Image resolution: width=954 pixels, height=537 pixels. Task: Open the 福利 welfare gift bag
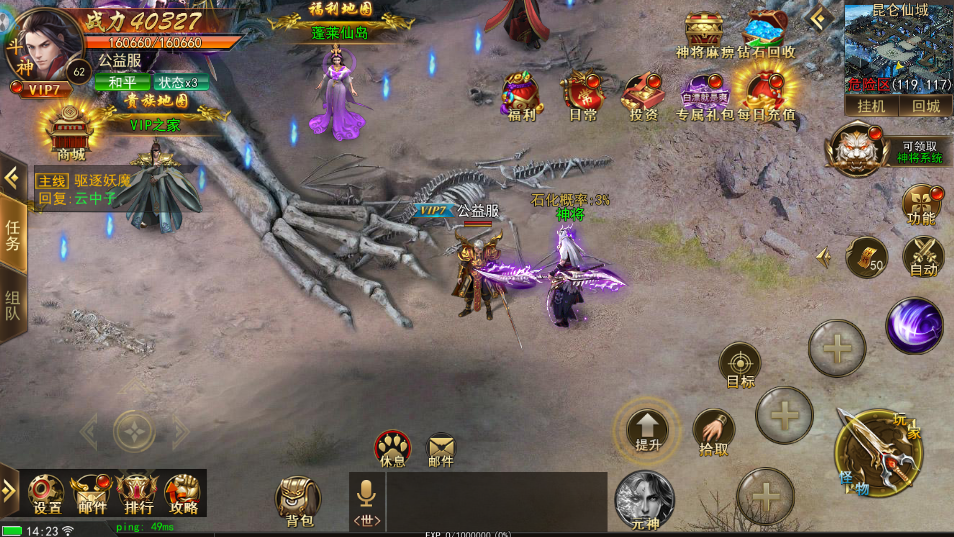tap(521, 94)
